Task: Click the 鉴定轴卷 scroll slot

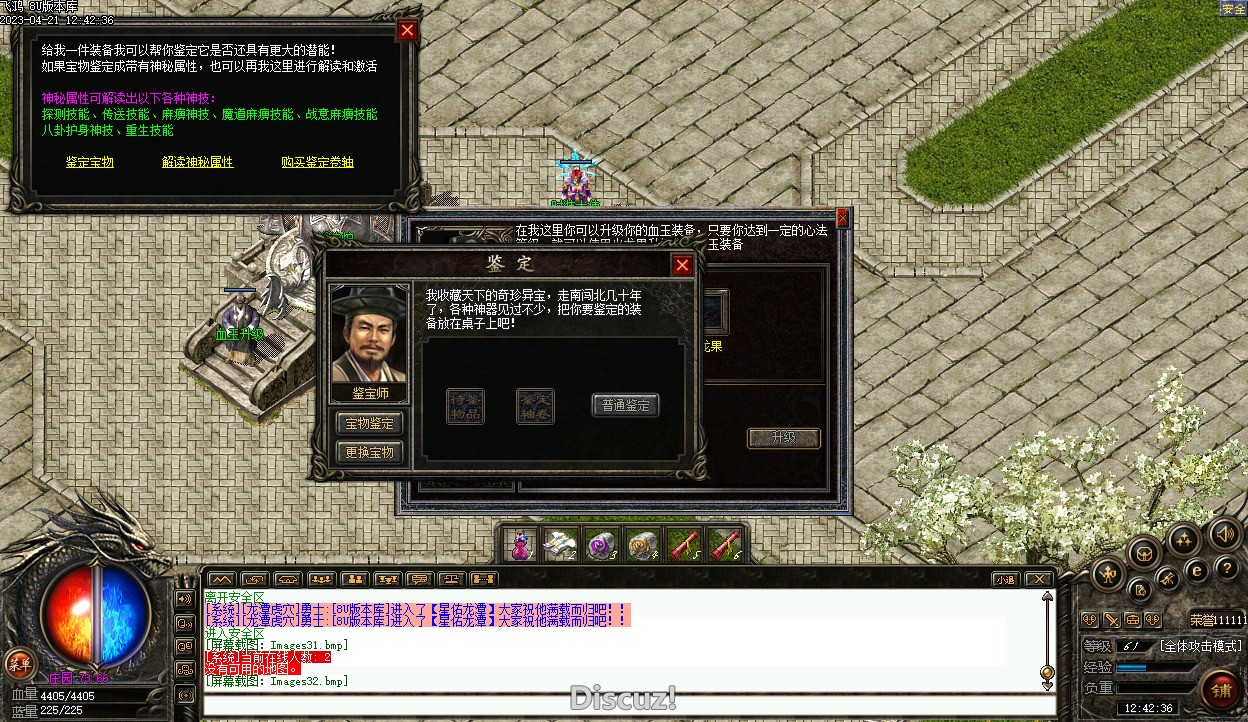Action: coord(535,406)
